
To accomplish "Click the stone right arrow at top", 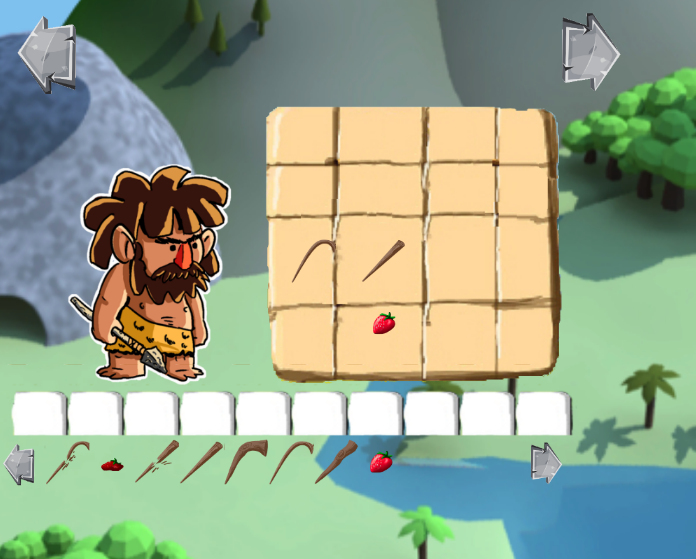I will click(589, 49).
